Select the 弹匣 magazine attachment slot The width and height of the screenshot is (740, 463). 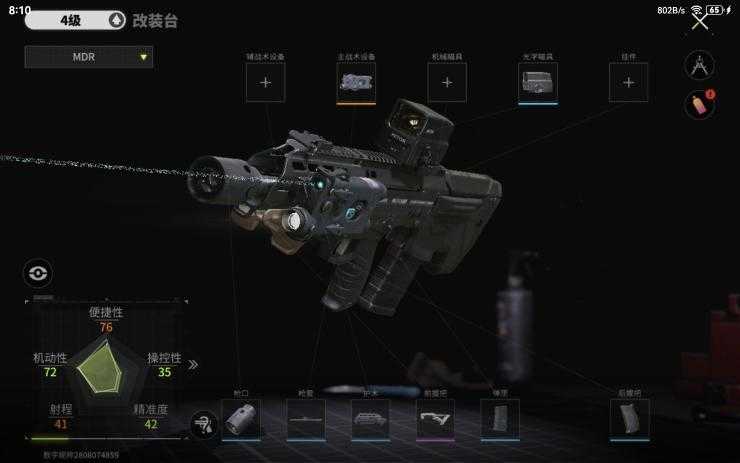[500, 420]
